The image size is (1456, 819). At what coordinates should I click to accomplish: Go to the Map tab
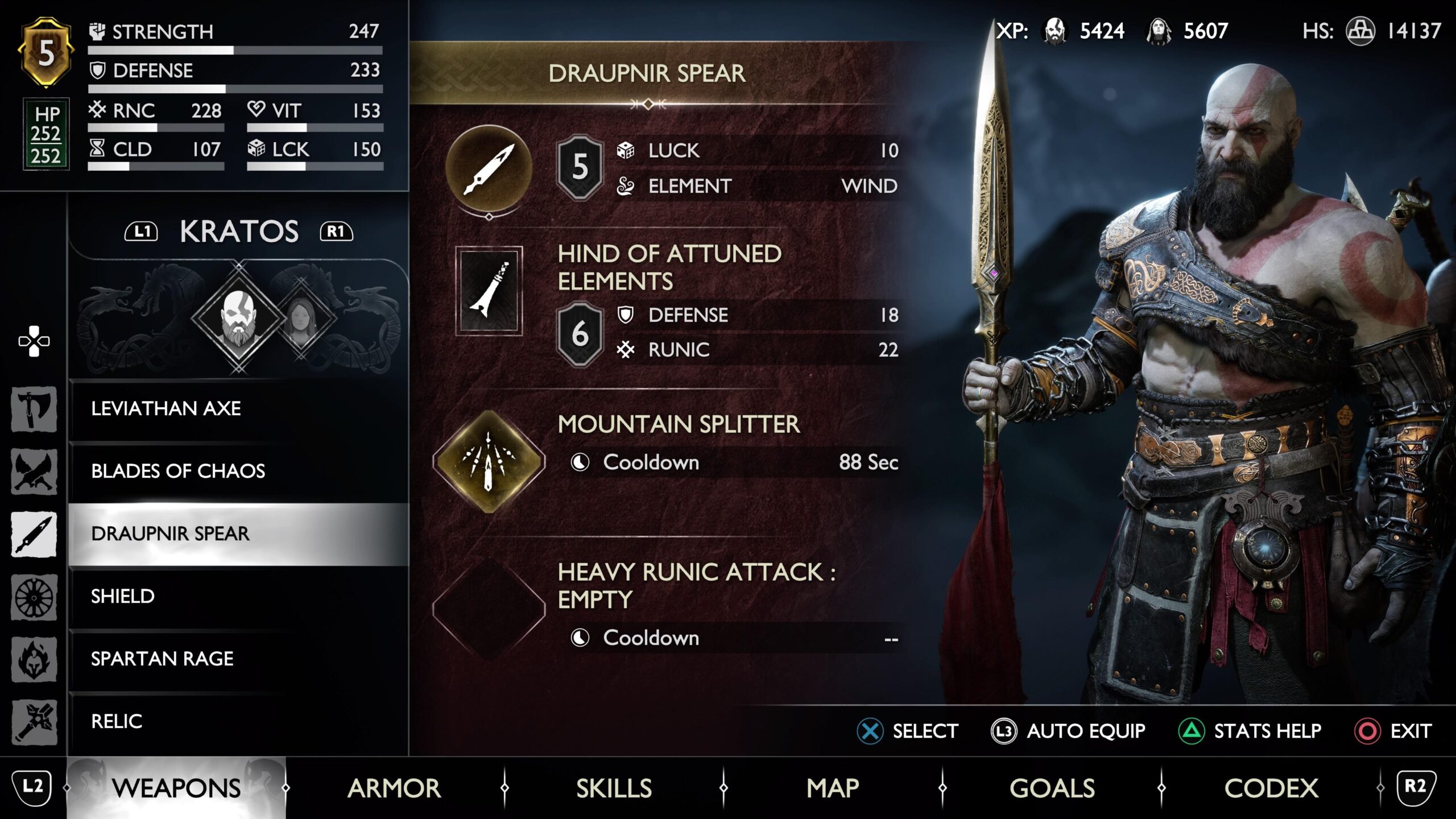(x=833, y=788)
